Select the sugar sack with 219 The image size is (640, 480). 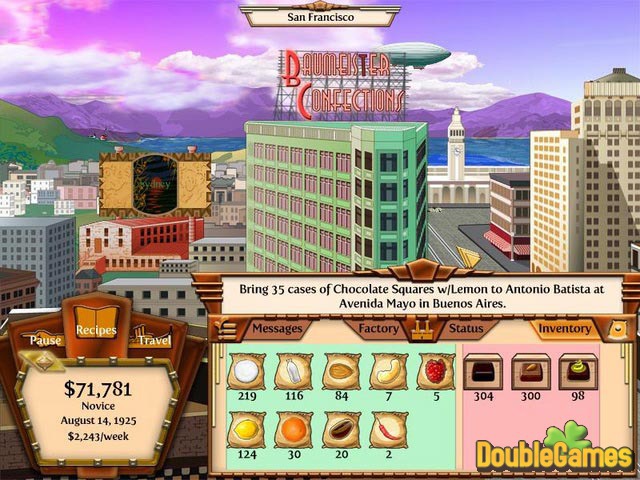[x=245, y=372]
